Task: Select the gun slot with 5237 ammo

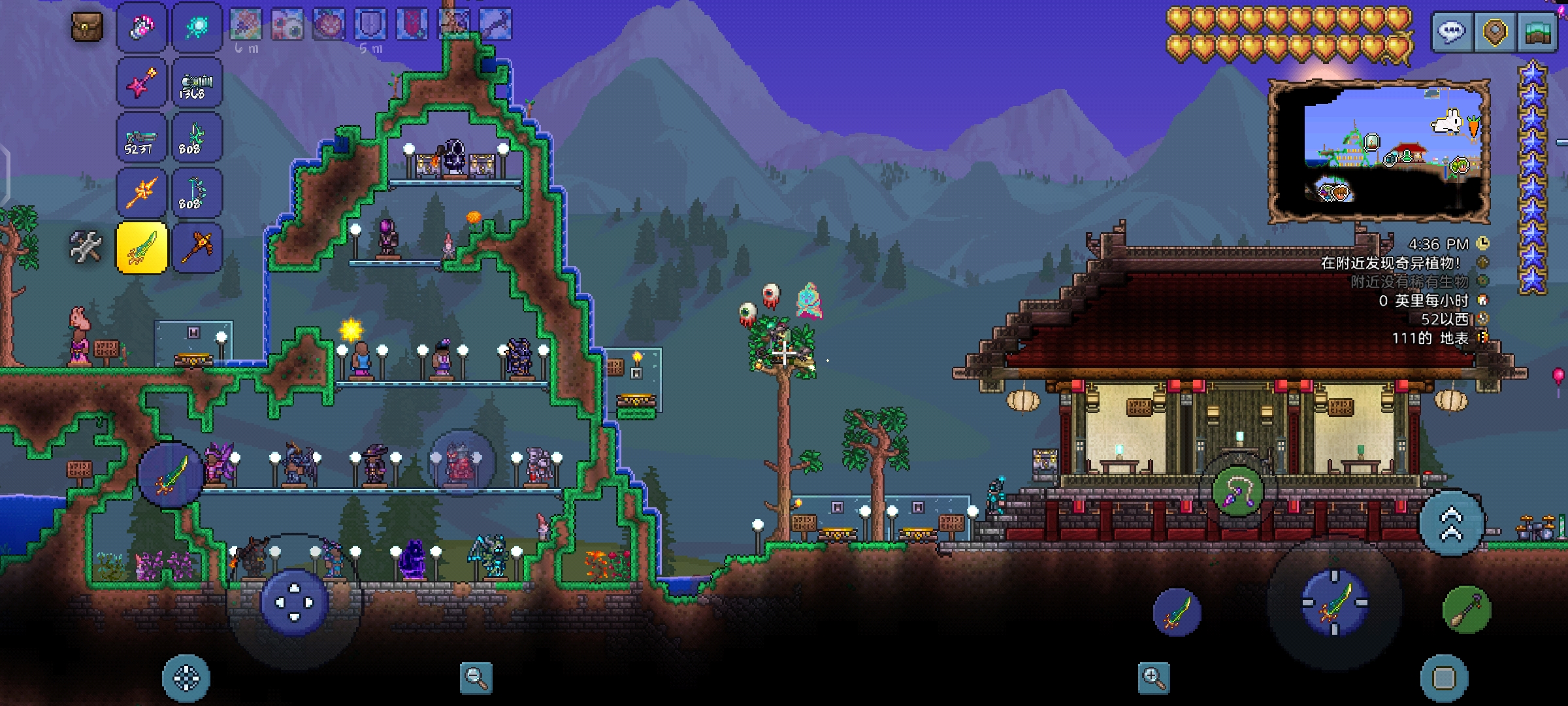Action: pyautogui.click(x=142, y=137)
